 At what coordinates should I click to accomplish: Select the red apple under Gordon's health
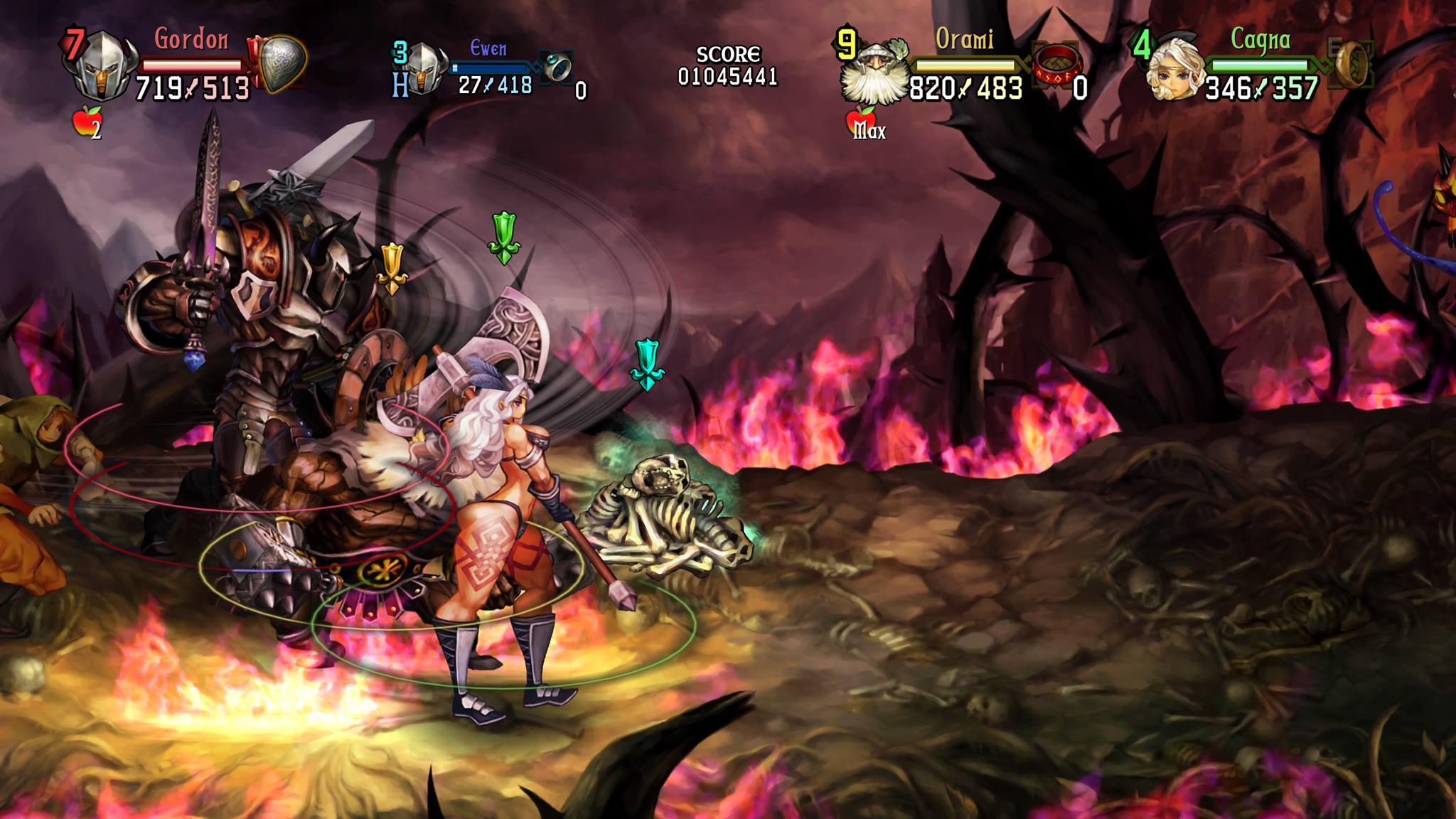pyautogui.click(x=86, y=121)
